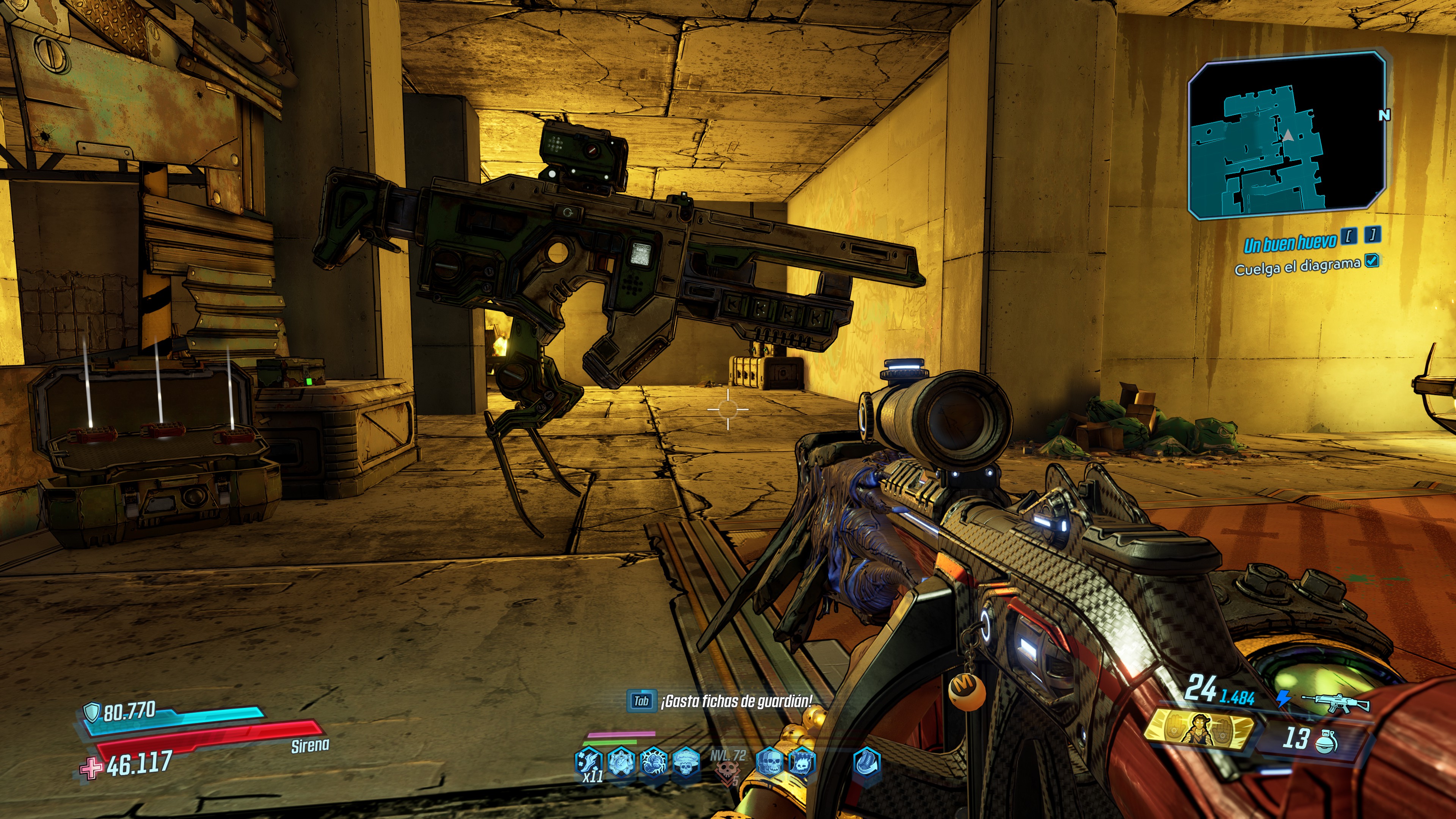Click the triple skull modifier icon
The height and width of the screenshot is (819, 1456).
click(x=770, y=763)
